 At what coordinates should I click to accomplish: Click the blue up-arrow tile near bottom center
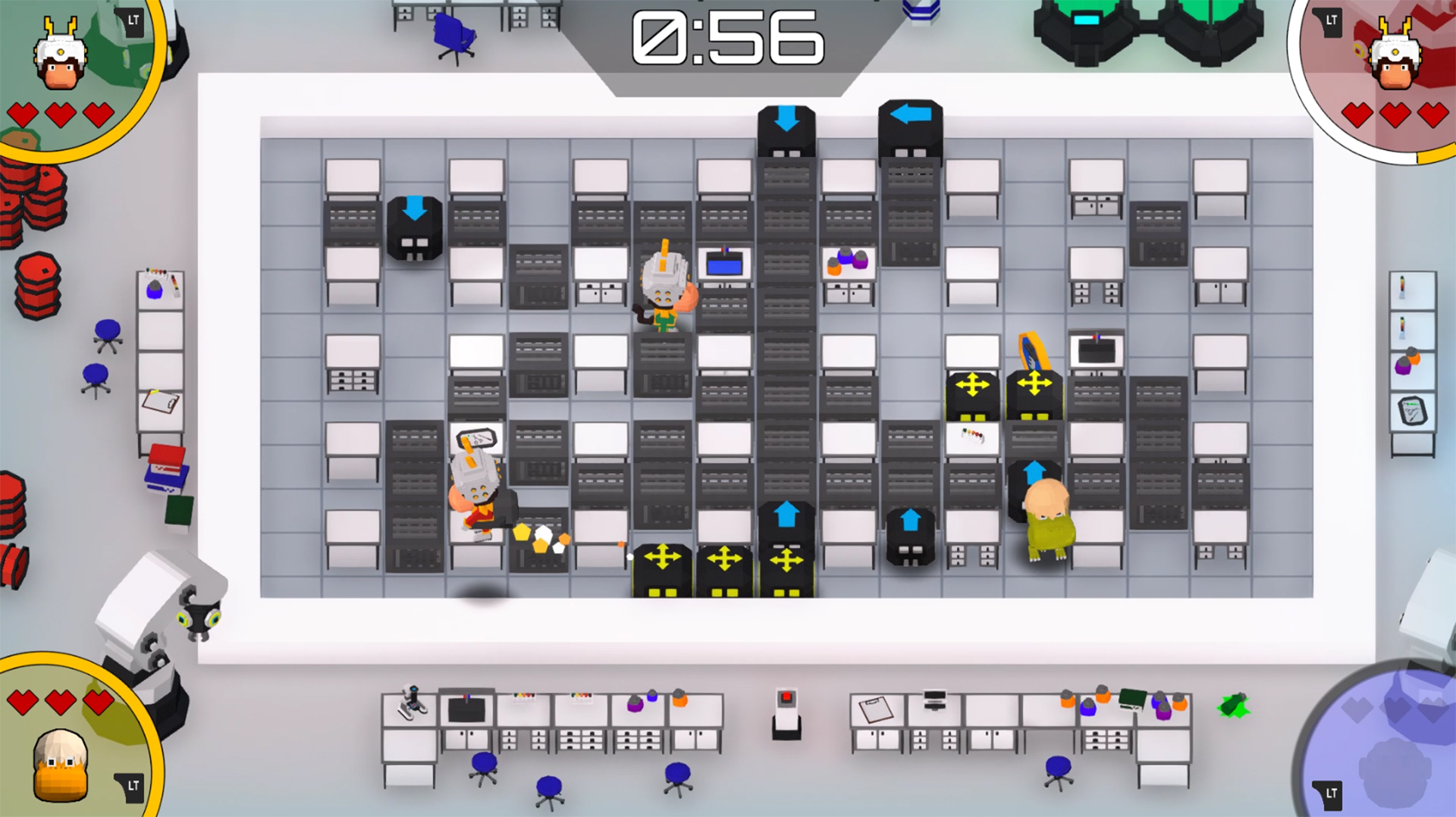point(786,512)
